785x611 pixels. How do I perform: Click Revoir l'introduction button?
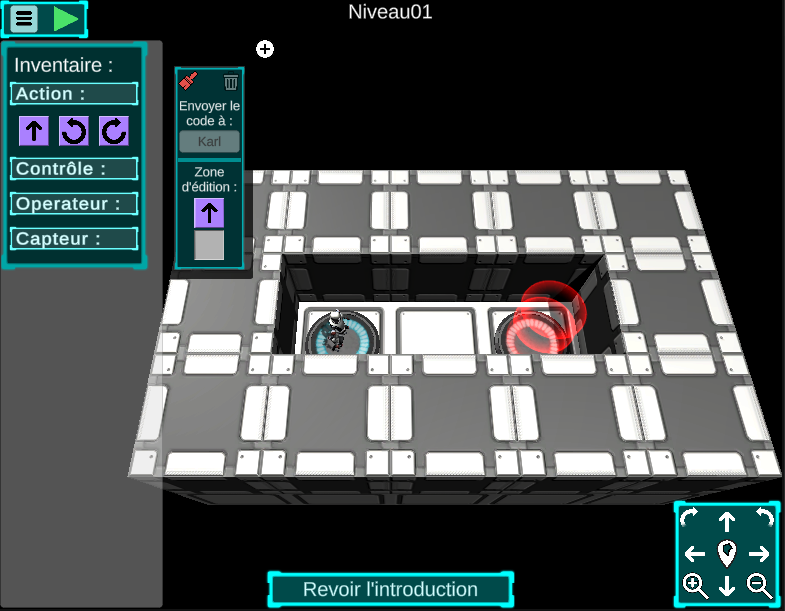pyautogui.click(x=390, y=589)
